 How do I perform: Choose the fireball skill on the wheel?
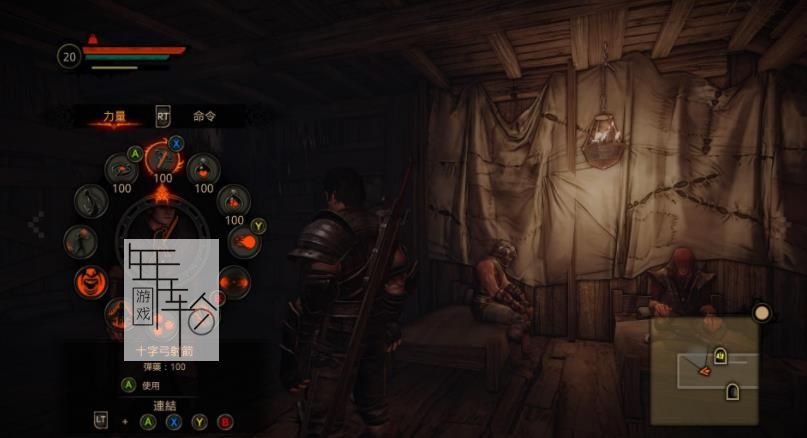(243, 241)
